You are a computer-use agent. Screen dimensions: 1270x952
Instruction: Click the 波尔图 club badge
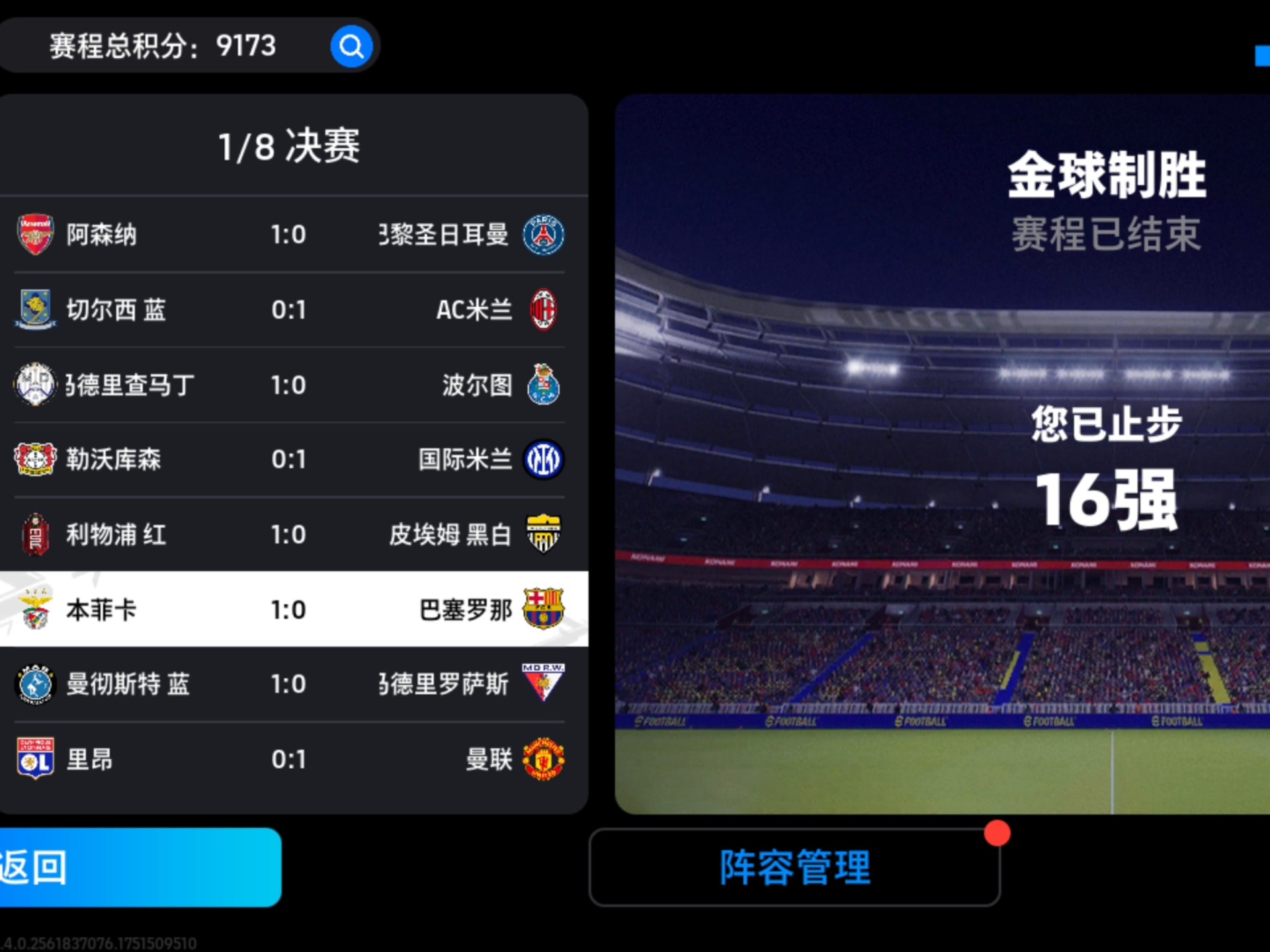coord(544,385)
